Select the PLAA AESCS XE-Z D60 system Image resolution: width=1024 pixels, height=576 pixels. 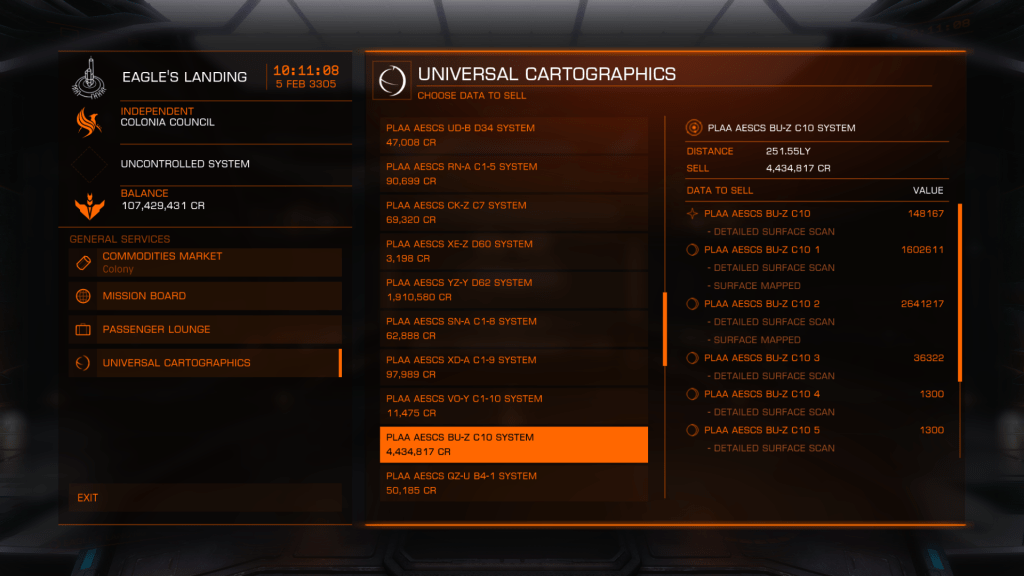(x=513, y=251)
